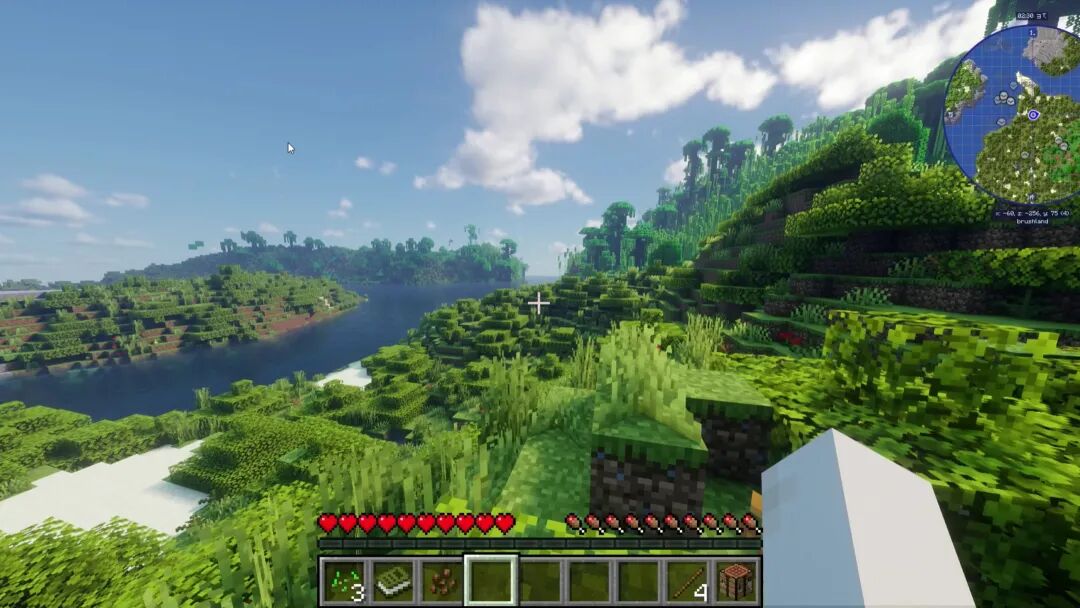Image resolution: width=1080 pixels, height=608 pixels.
Task: Select the book hotbar slot
Action: tap(393, 581)
